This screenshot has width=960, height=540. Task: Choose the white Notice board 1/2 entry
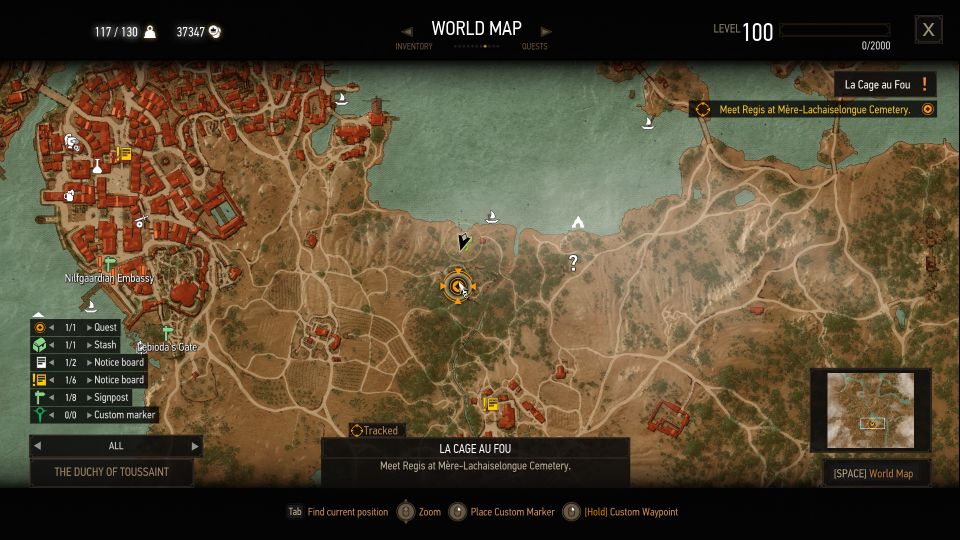click(88, 362)
